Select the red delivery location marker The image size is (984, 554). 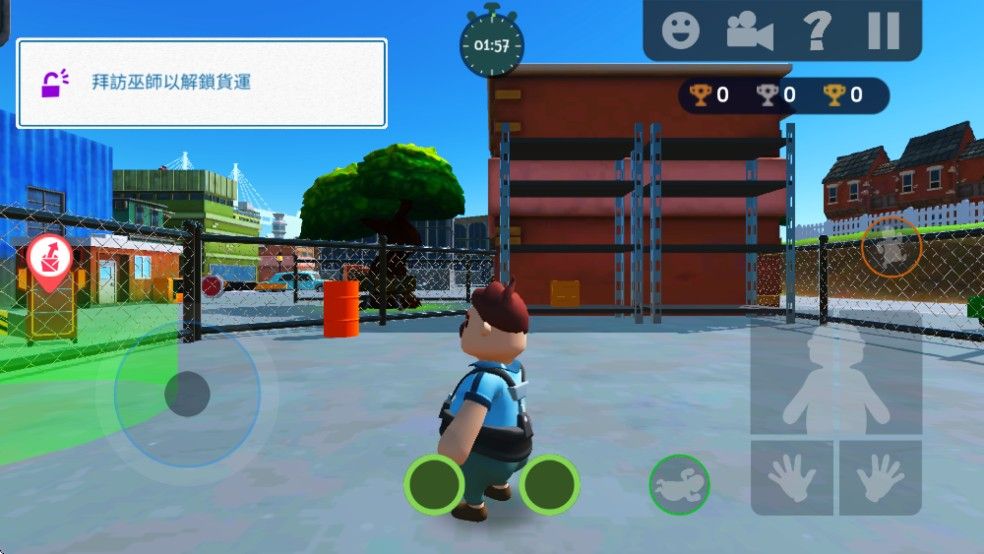46,260
